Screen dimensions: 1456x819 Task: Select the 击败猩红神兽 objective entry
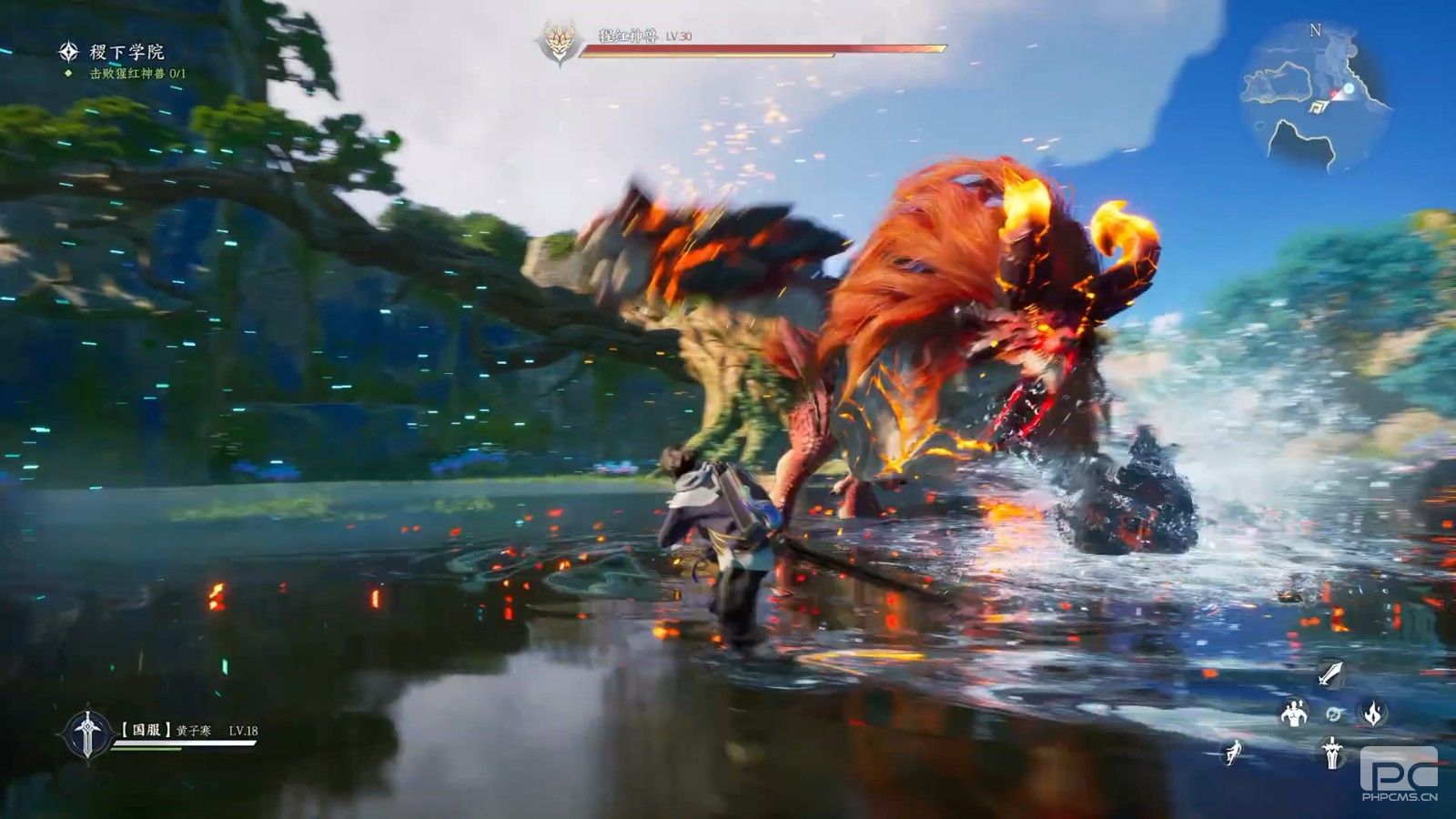click(x=136, y=74)
